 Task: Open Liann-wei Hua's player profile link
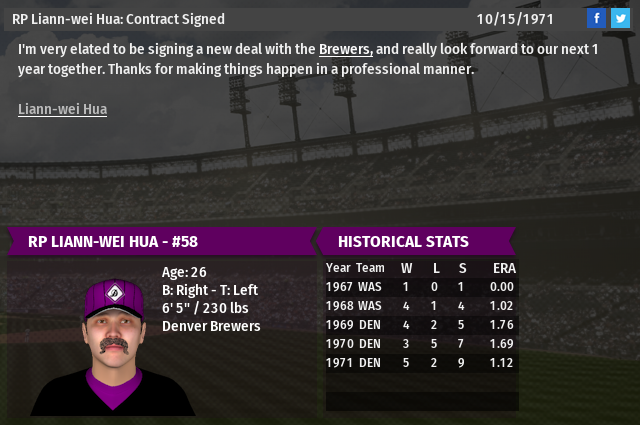(x=62, y=109)
